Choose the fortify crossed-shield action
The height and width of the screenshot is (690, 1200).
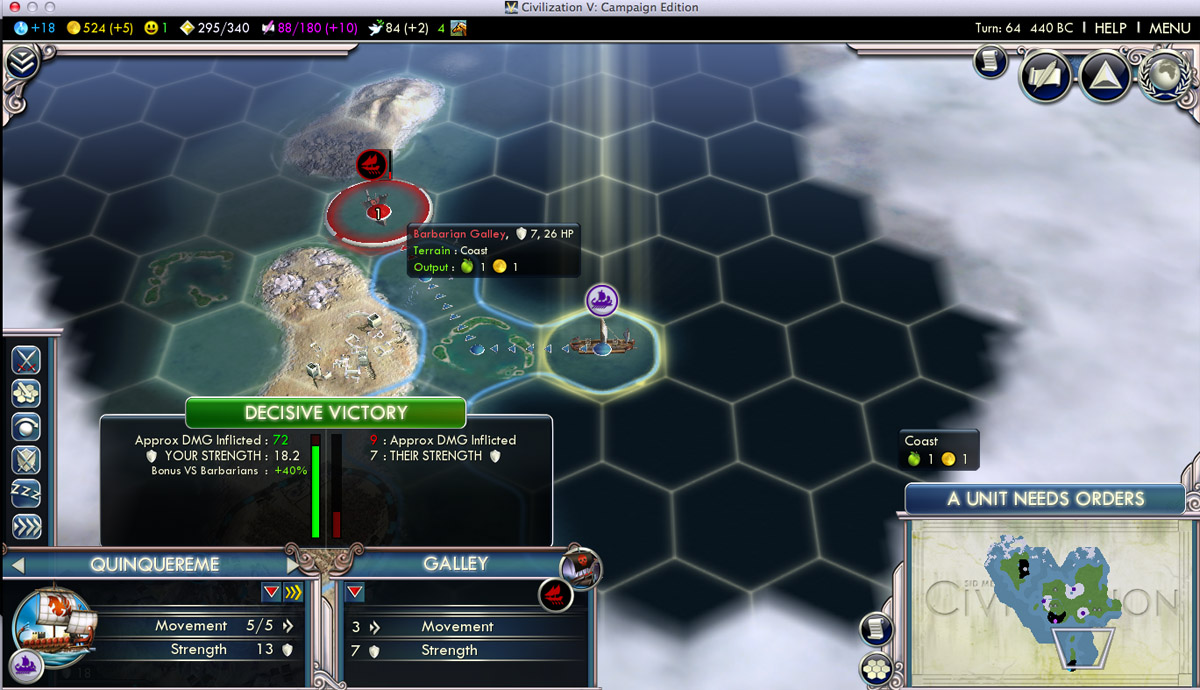tap(26, 460)
